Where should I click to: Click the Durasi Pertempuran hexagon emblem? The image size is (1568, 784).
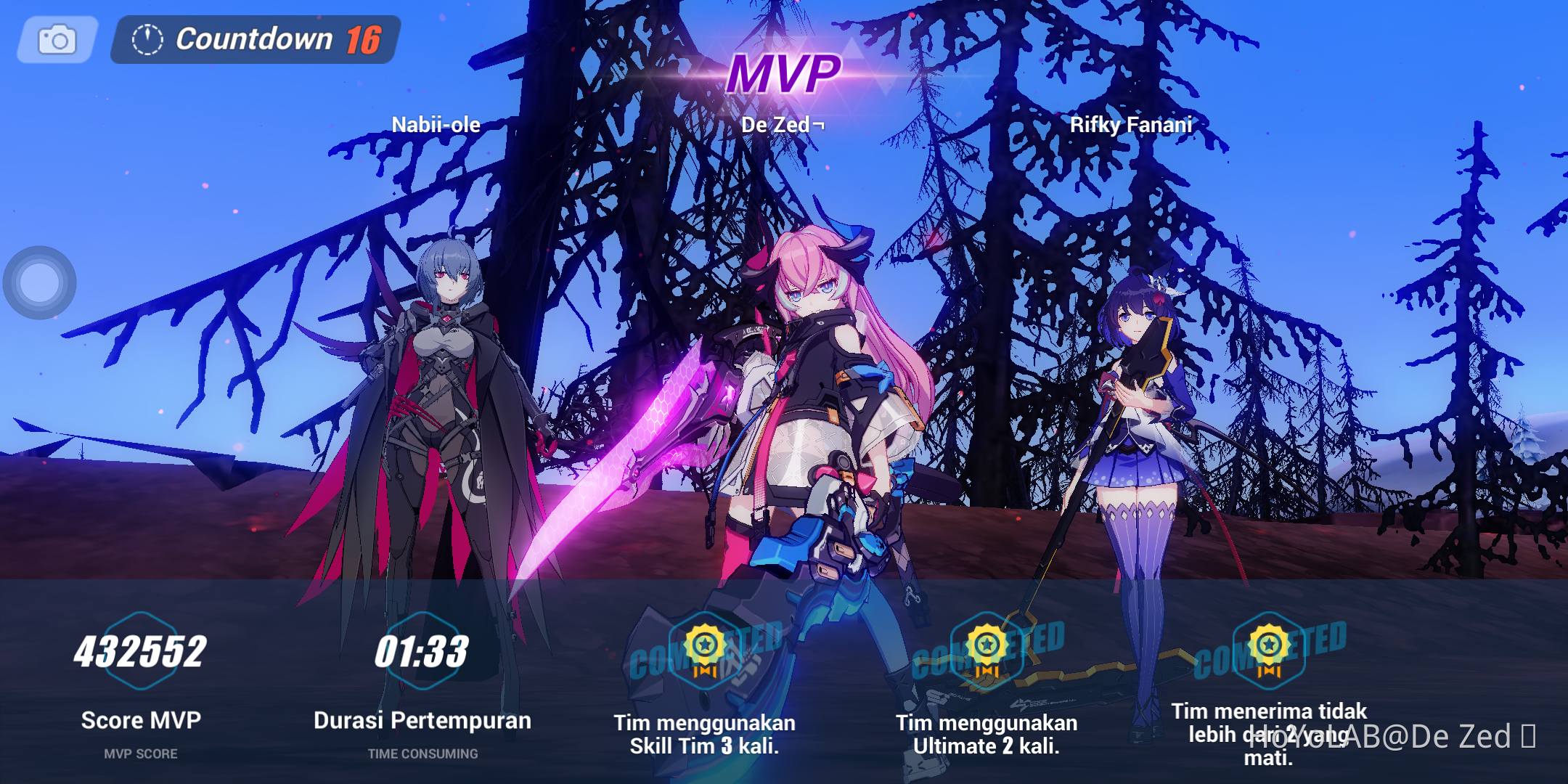click(x=423, y=650)
